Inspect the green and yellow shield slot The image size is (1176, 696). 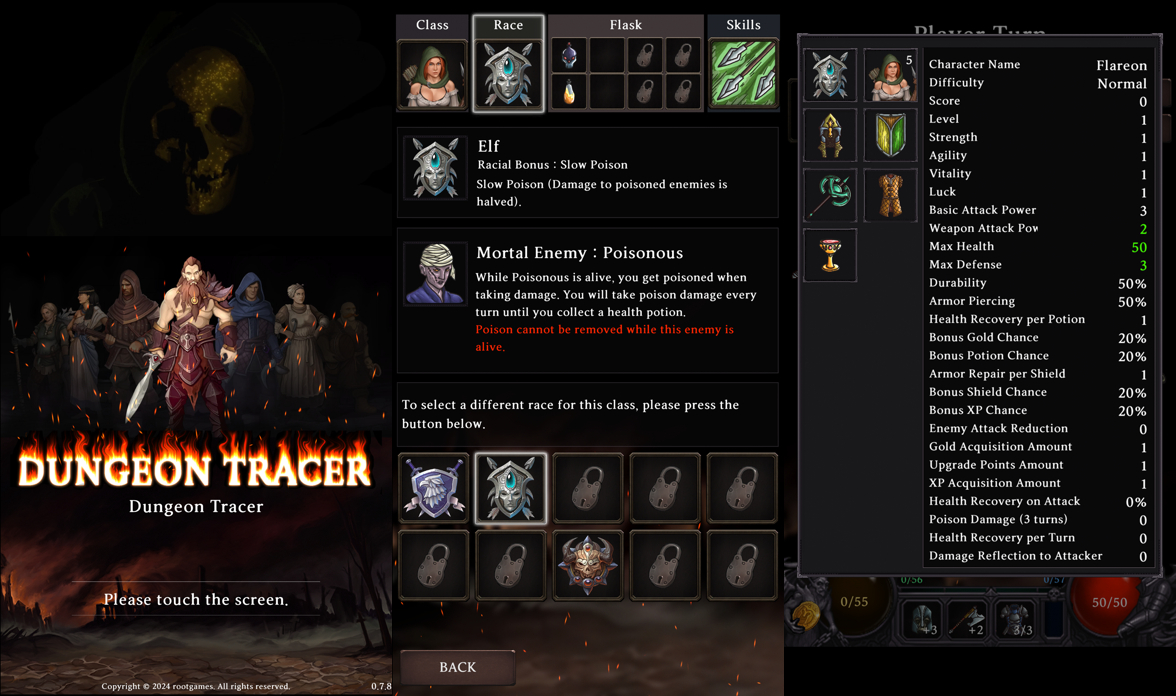(x=890, y=135)
